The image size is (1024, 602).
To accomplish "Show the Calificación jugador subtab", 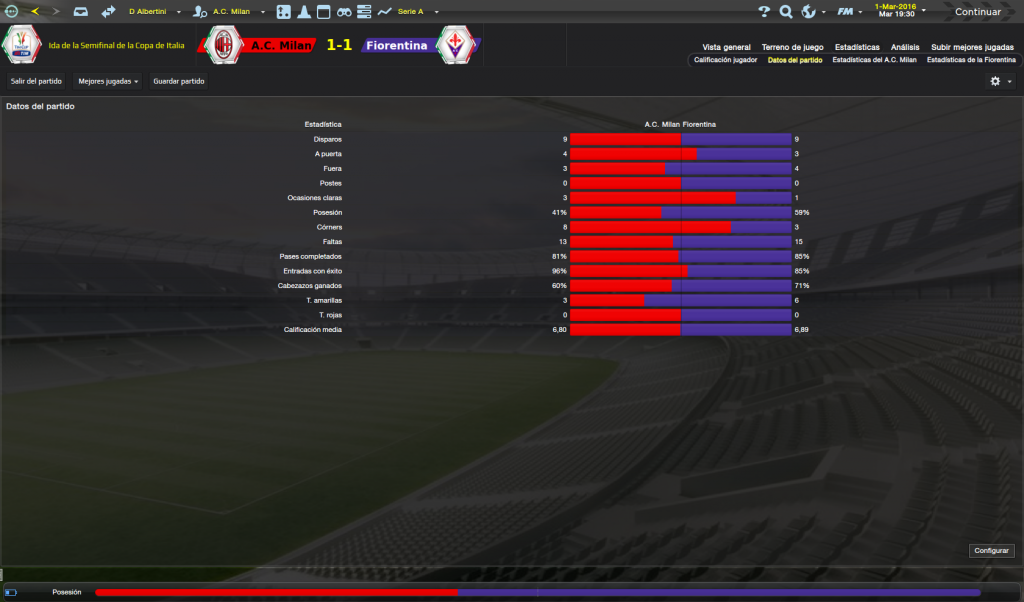I will click(x=725, y=60).
